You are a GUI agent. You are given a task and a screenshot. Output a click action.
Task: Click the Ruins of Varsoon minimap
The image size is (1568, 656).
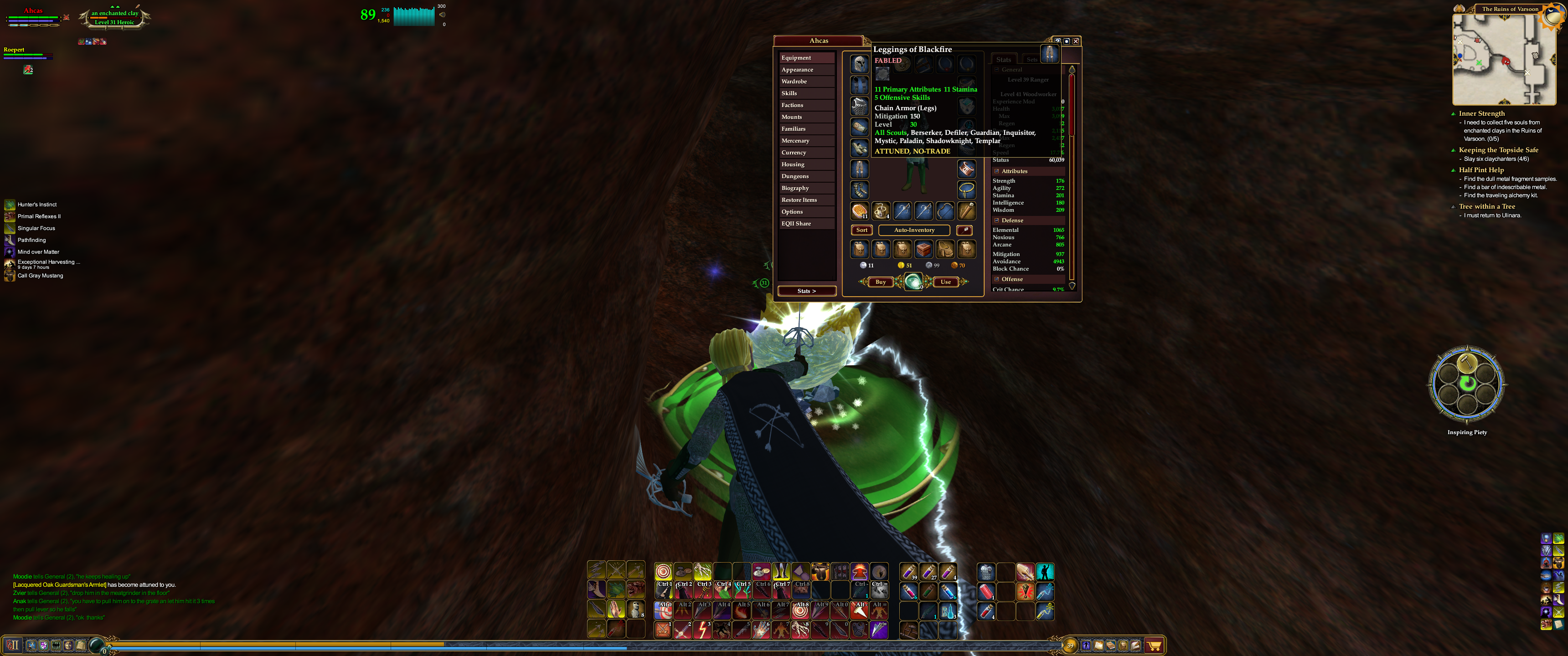click(x=1503, y=60)
